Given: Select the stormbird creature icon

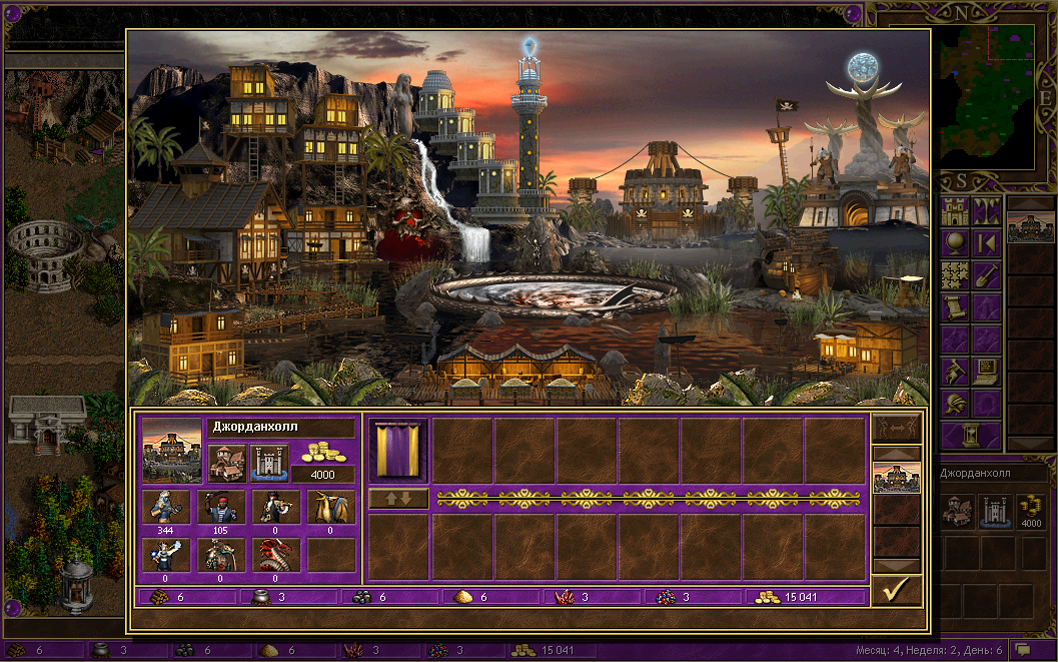Looking at the screenshot, I should (x=330, y=507).
